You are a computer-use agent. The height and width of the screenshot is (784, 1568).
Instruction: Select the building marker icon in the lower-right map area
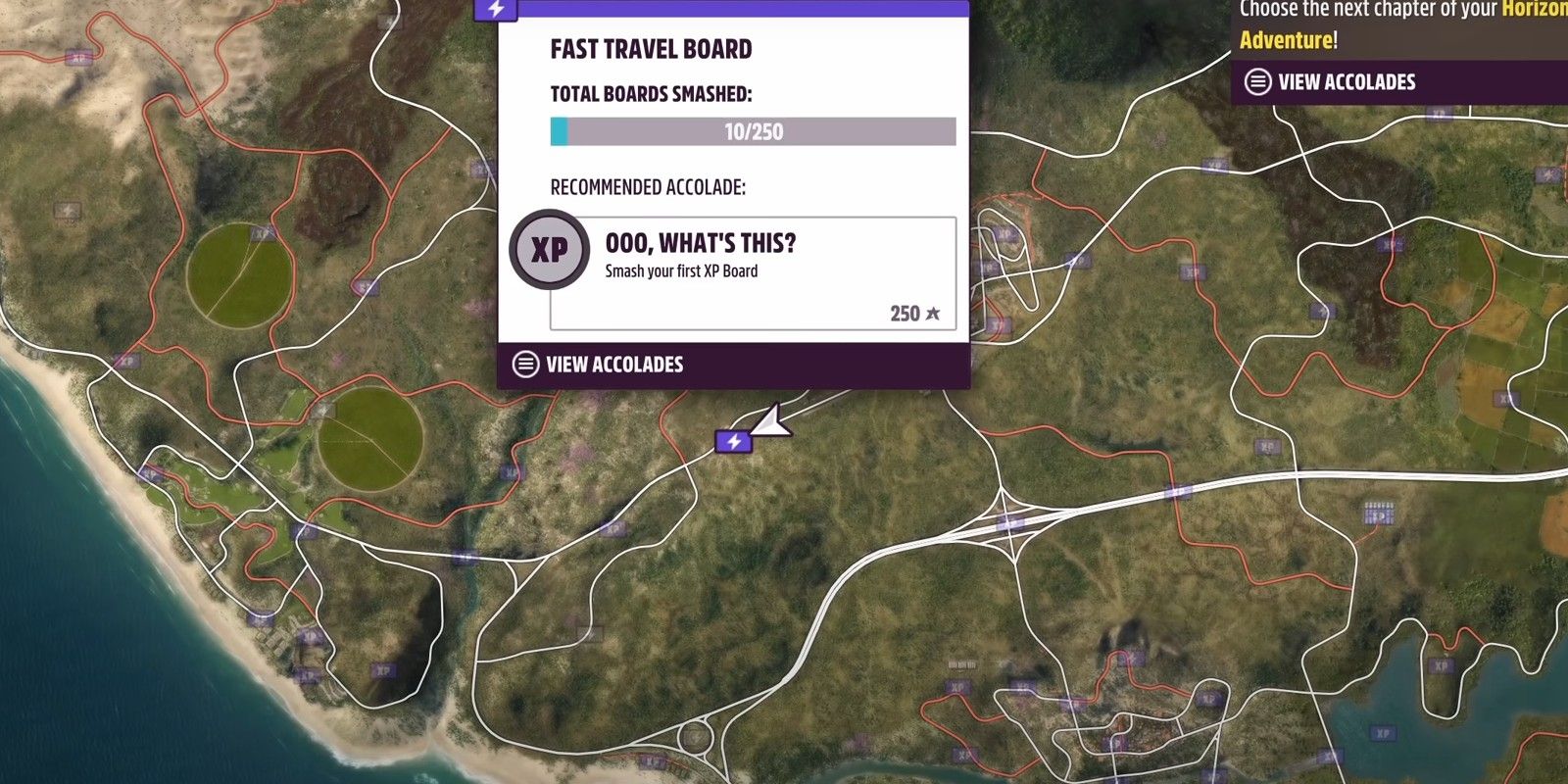pos(1380,512)
